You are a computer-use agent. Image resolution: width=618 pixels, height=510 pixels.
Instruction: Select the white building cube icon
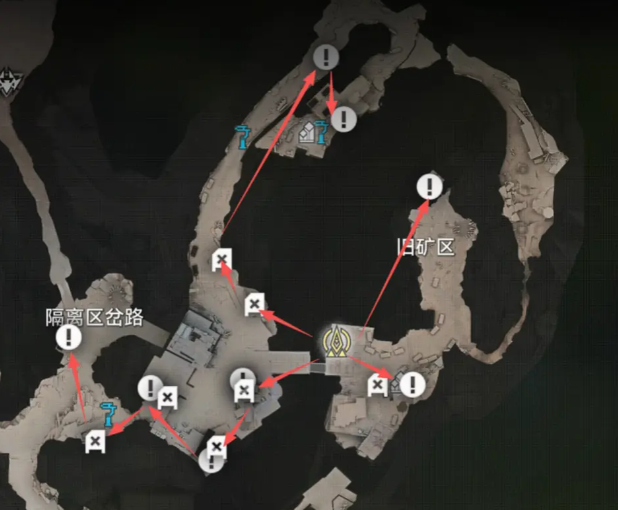(305, 131)
